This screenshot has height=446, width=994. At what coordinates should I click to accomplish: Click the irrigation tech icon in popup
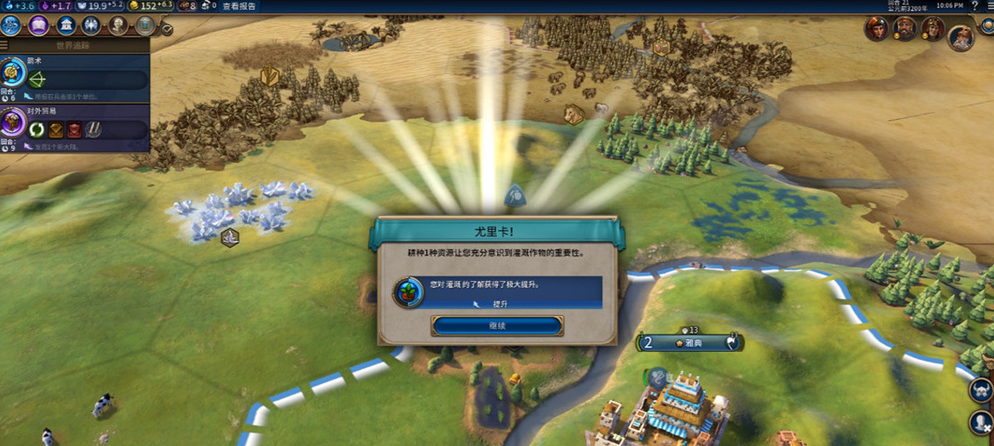pyautogui.click(x=407, y=292)
